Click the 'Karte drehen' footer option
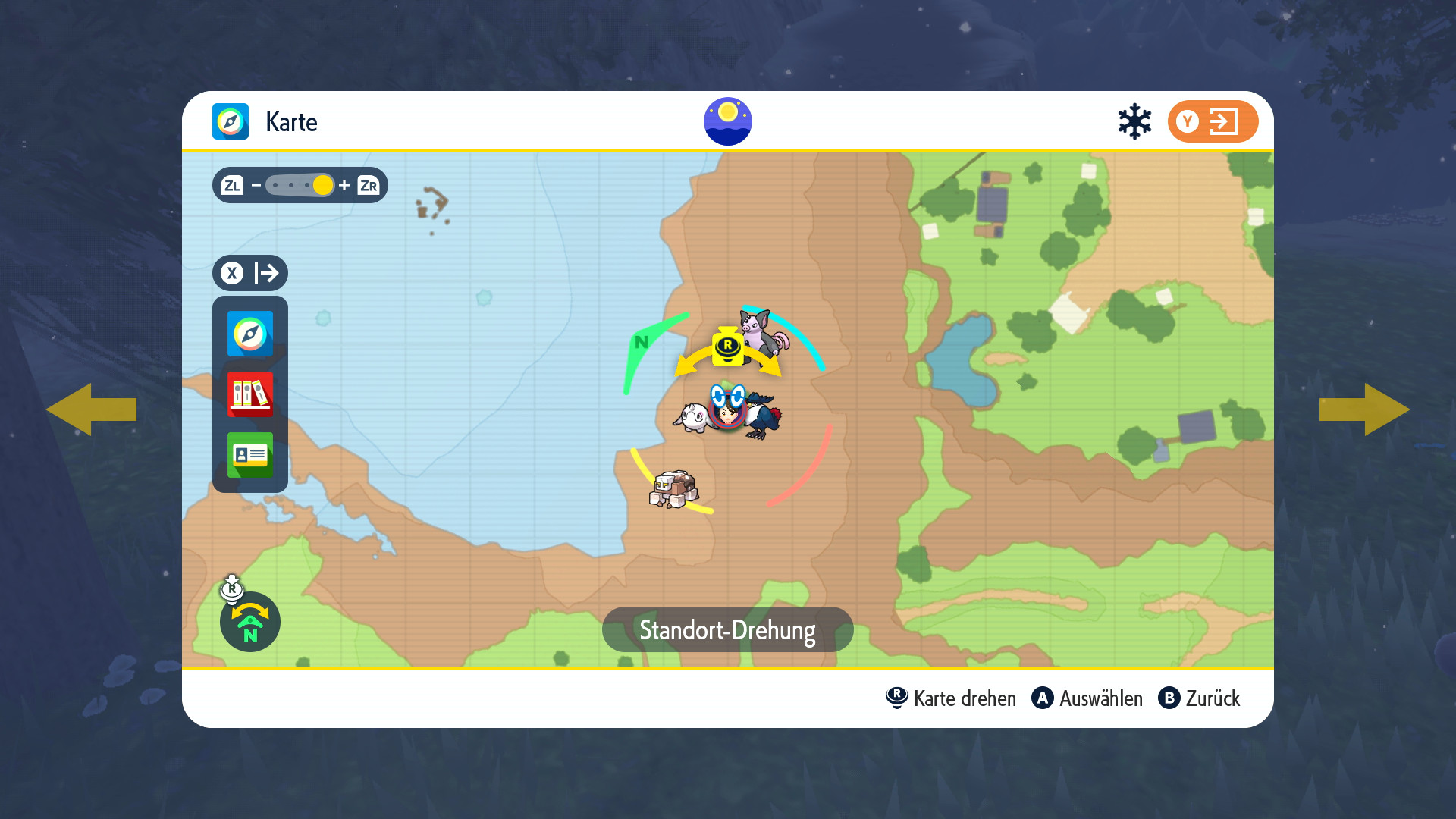Screen dimensions: 1456x819 [952, 698]
